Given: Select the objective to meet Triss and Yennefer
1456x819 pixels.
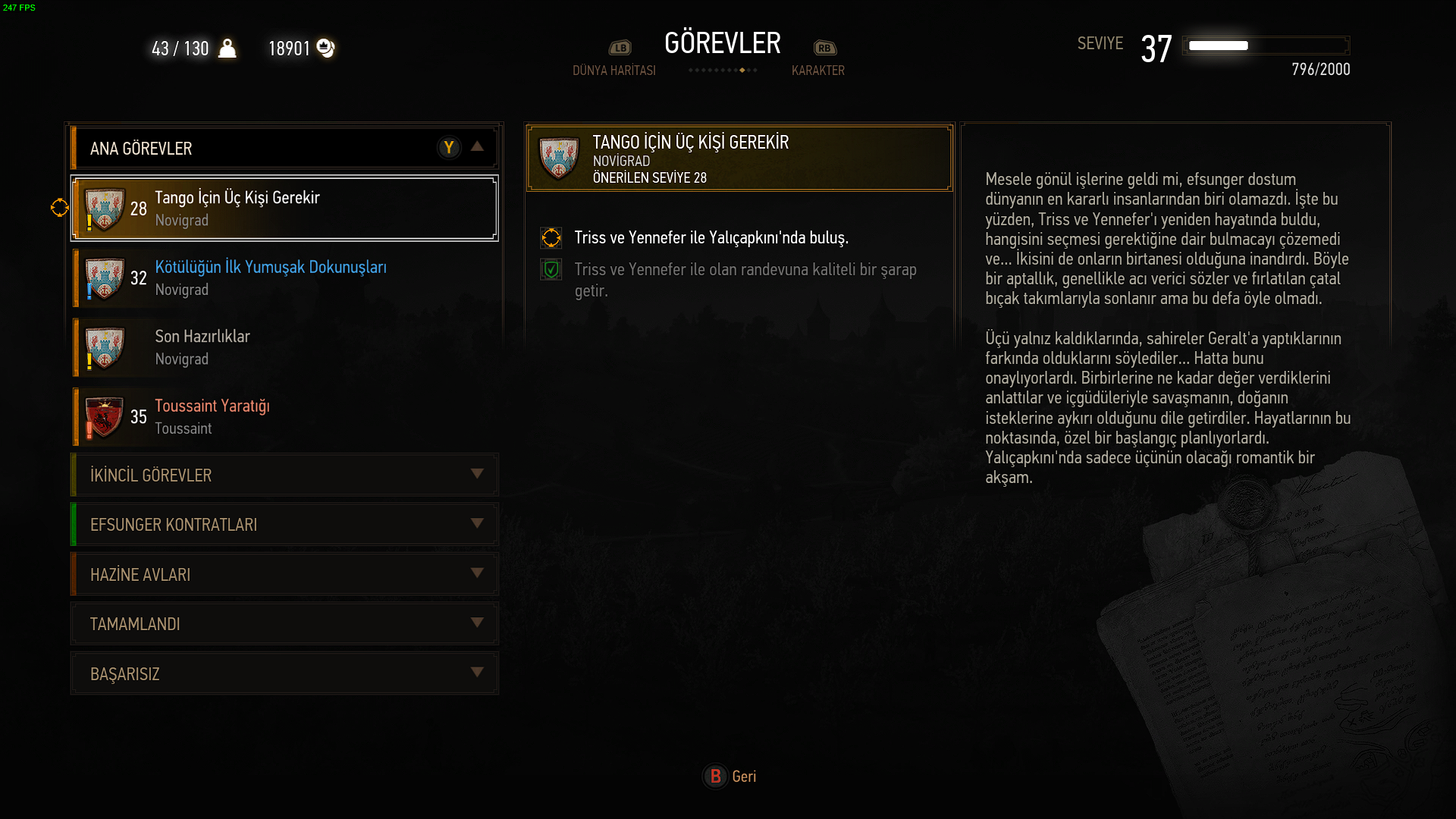Looking at the screenshot, I should point(711,238).
